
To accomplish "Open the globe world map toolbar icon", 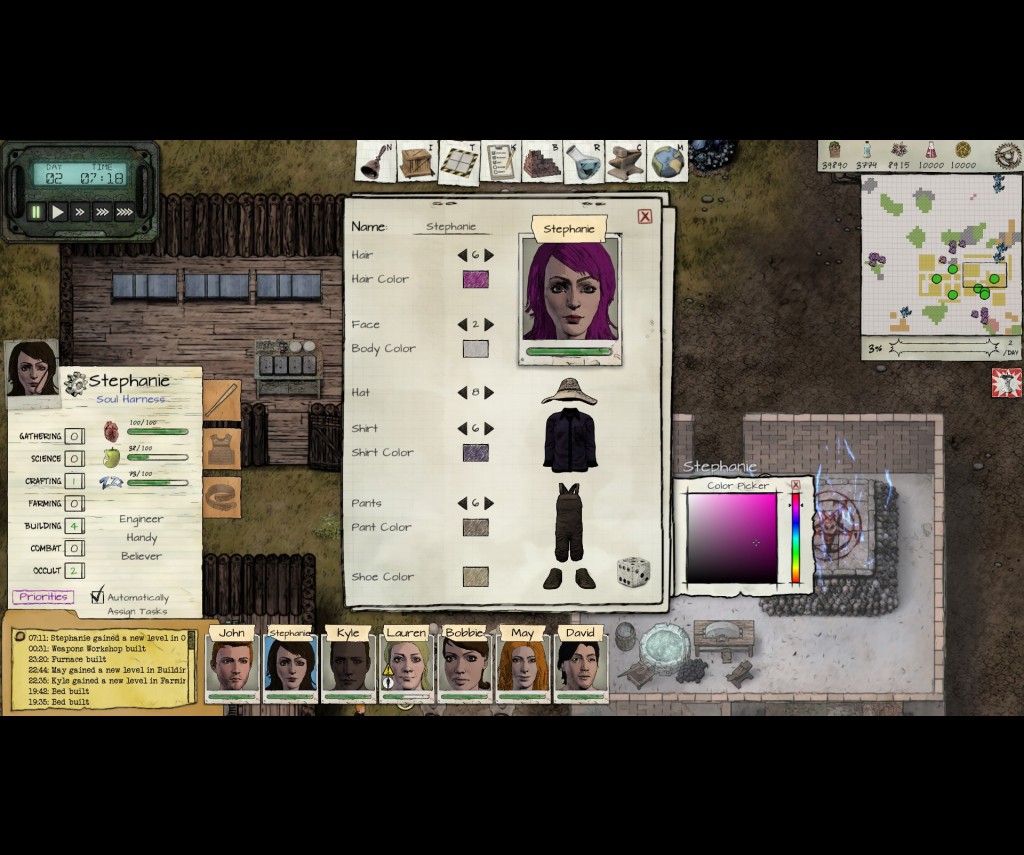I will tap(667, 162).
